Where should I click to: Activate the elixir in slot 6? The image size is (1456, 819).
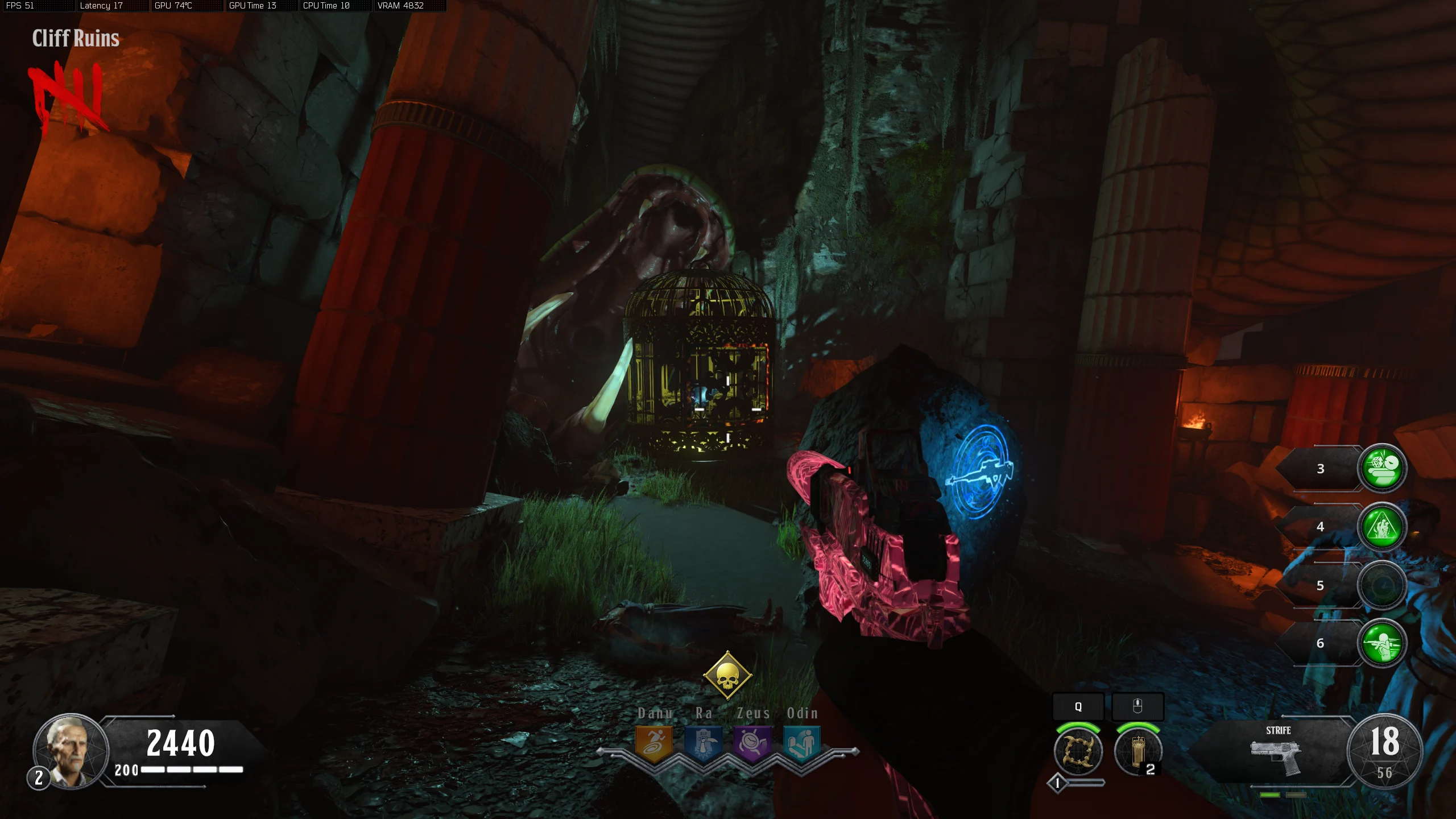(x=1382, y=643)
